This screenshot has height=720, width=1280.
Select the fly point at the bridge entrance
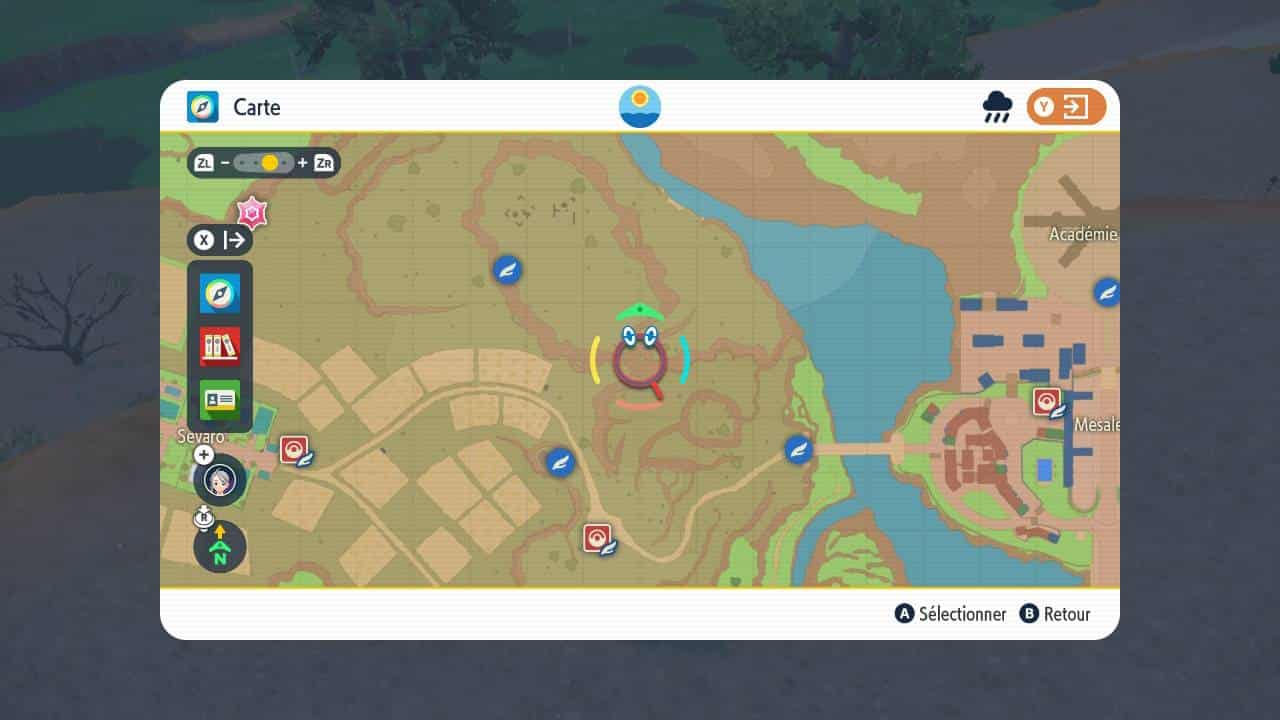click(798, 449)
